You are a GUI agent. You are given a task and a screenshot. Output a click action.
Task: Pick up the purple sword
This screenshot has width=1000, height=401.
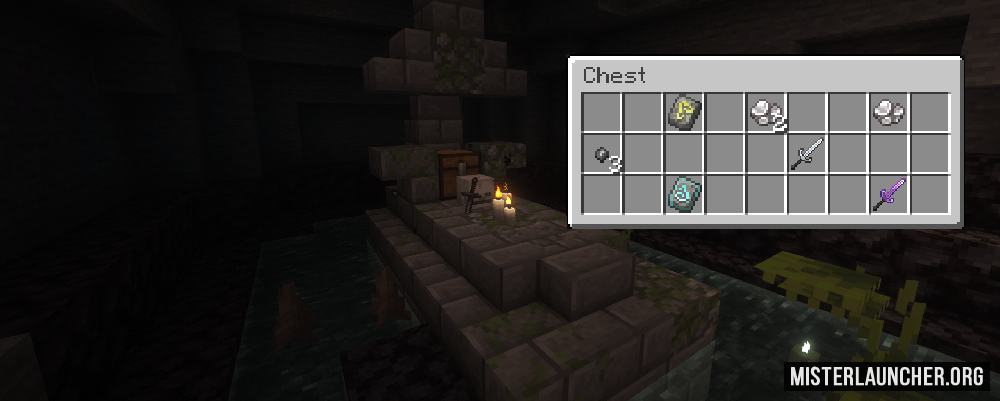[888, 194]
